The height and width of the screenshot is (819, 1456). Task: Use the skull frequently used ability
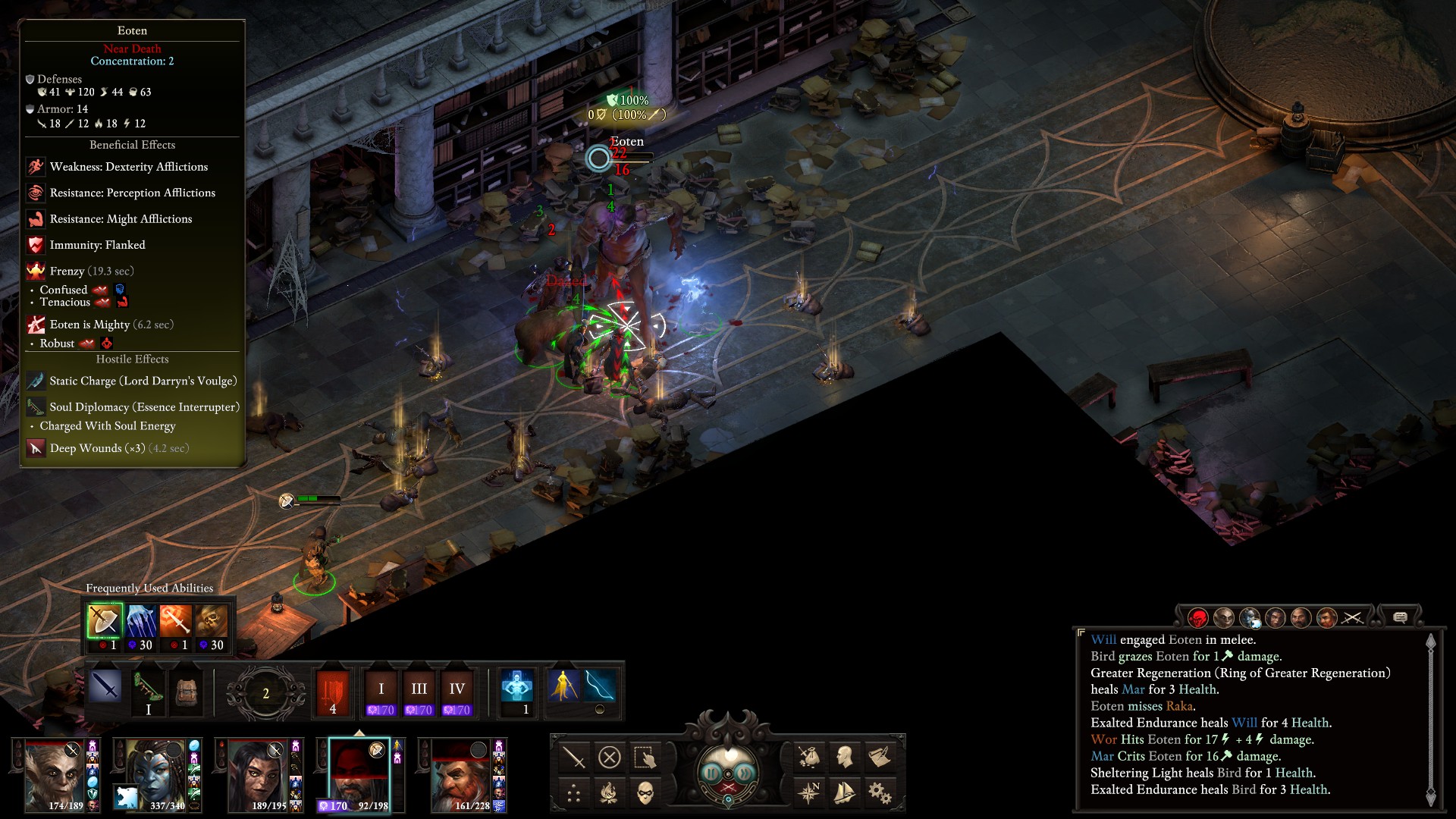(212, 622)
